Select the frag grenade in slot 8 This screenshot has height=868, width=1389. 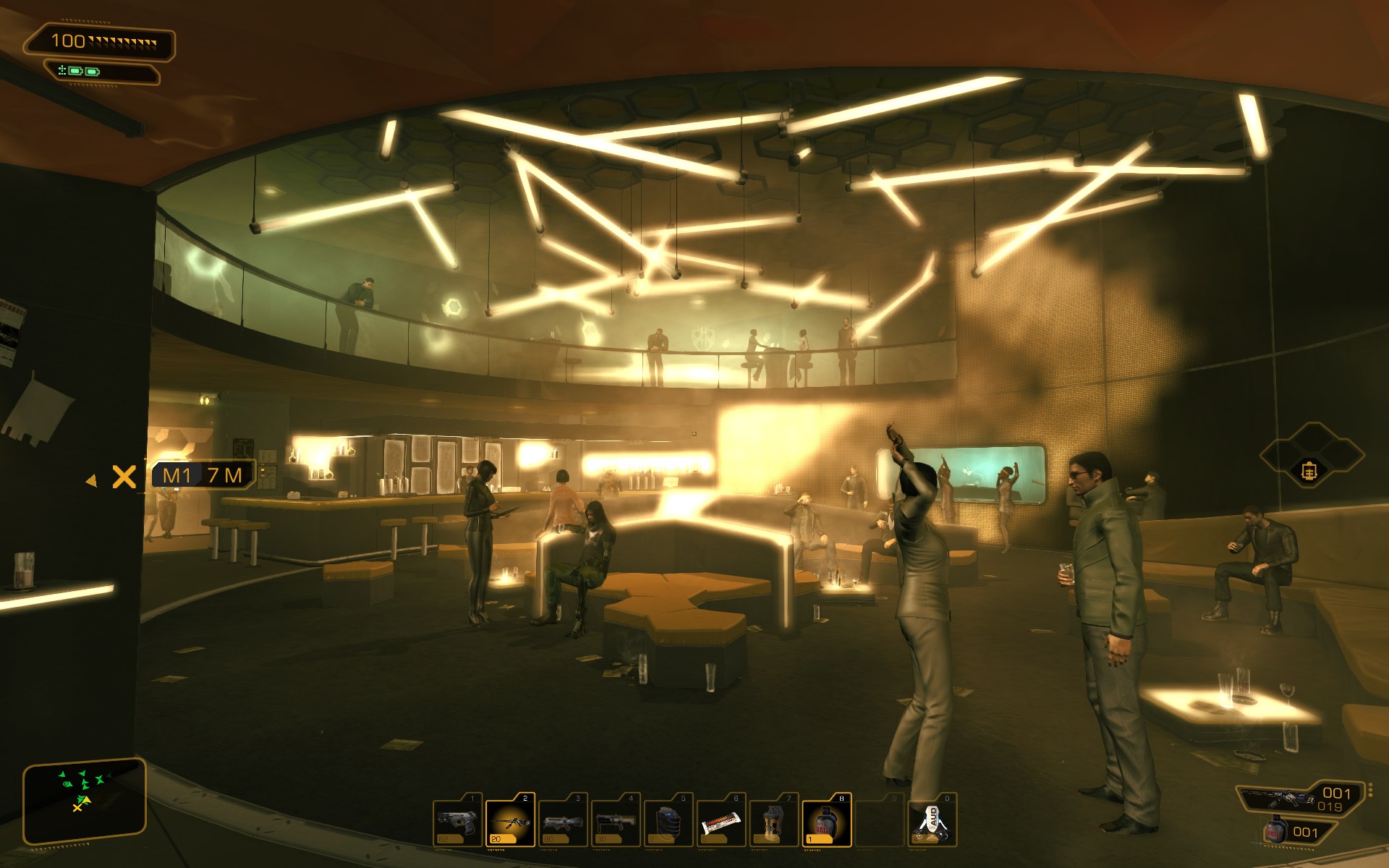coord(827,821)
